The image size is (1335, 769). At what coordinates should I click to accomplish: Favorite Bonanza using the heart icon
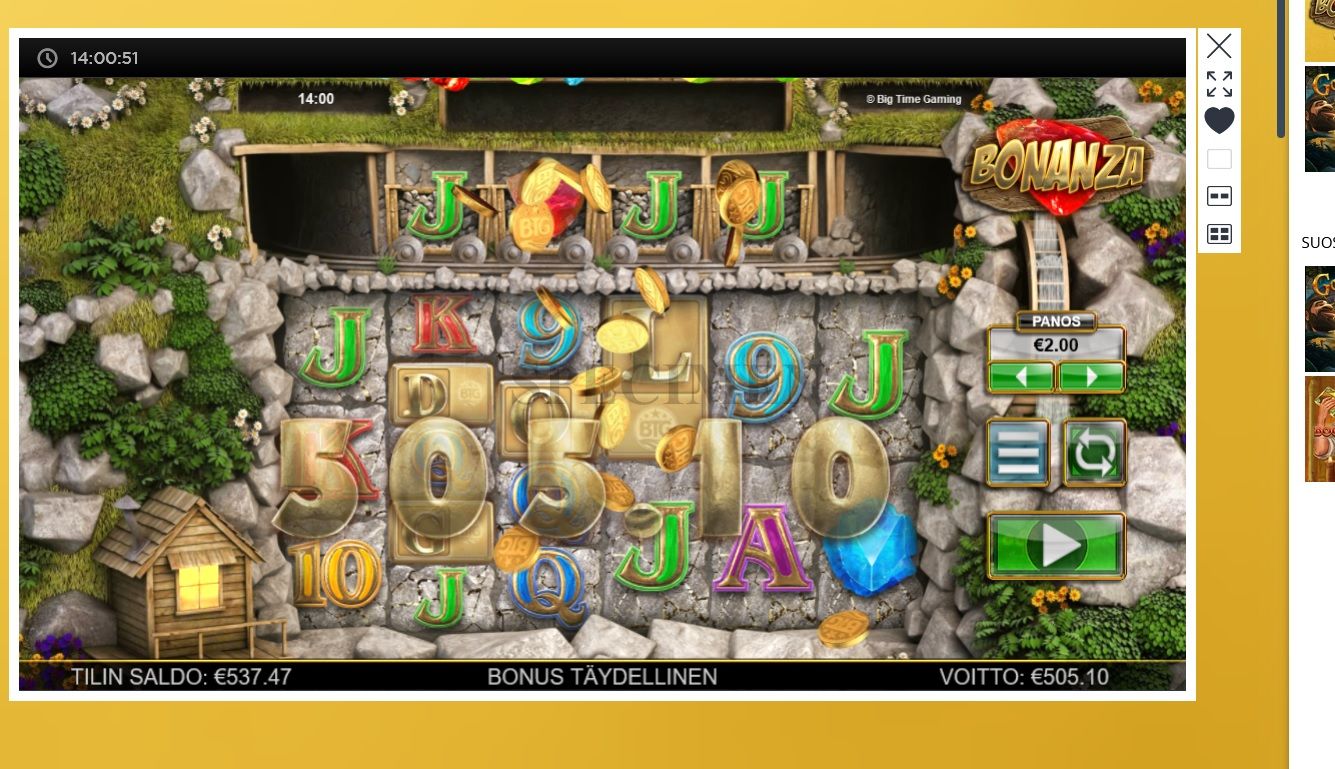tap(1218, 120)
